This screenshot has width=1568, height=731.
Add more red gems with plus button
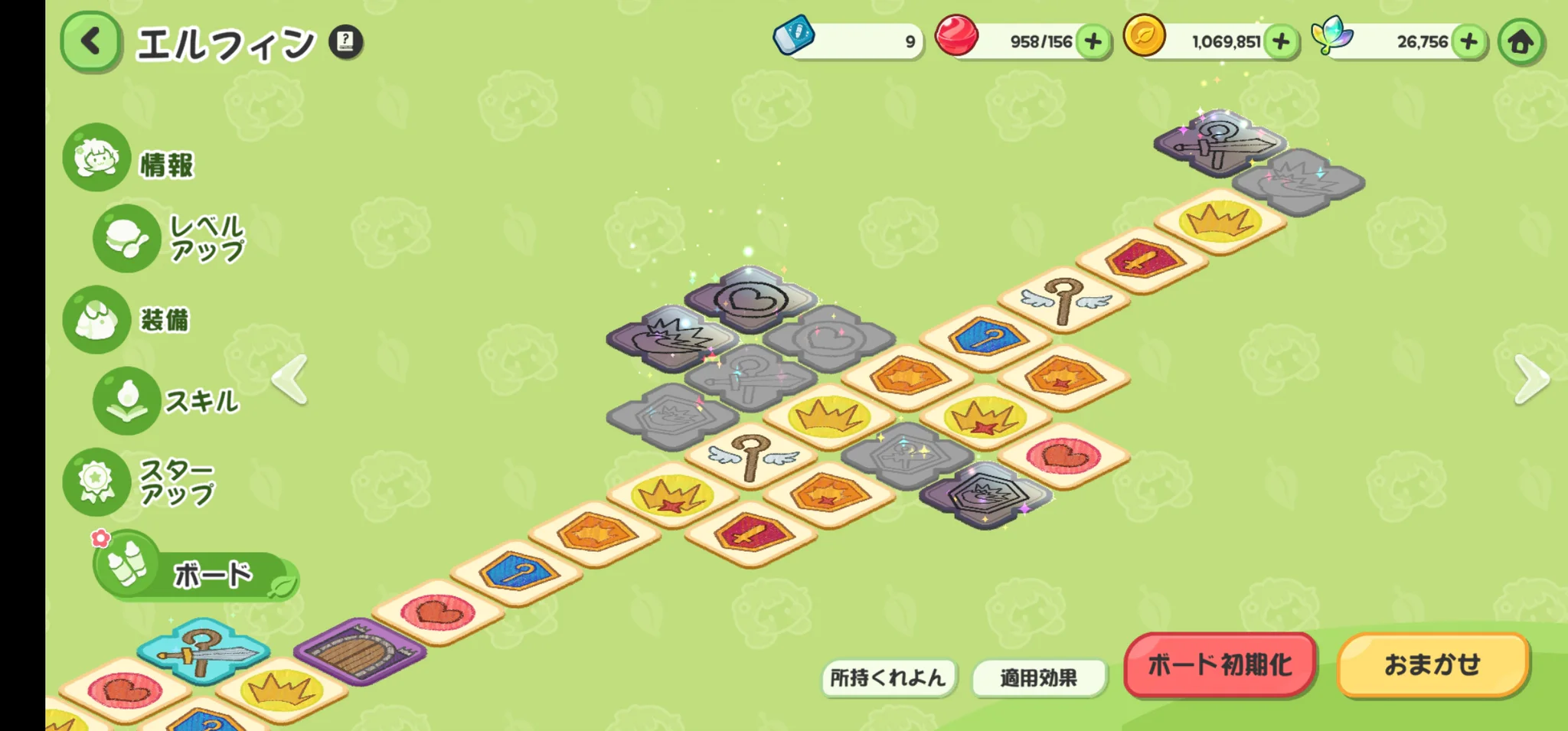1093,41
